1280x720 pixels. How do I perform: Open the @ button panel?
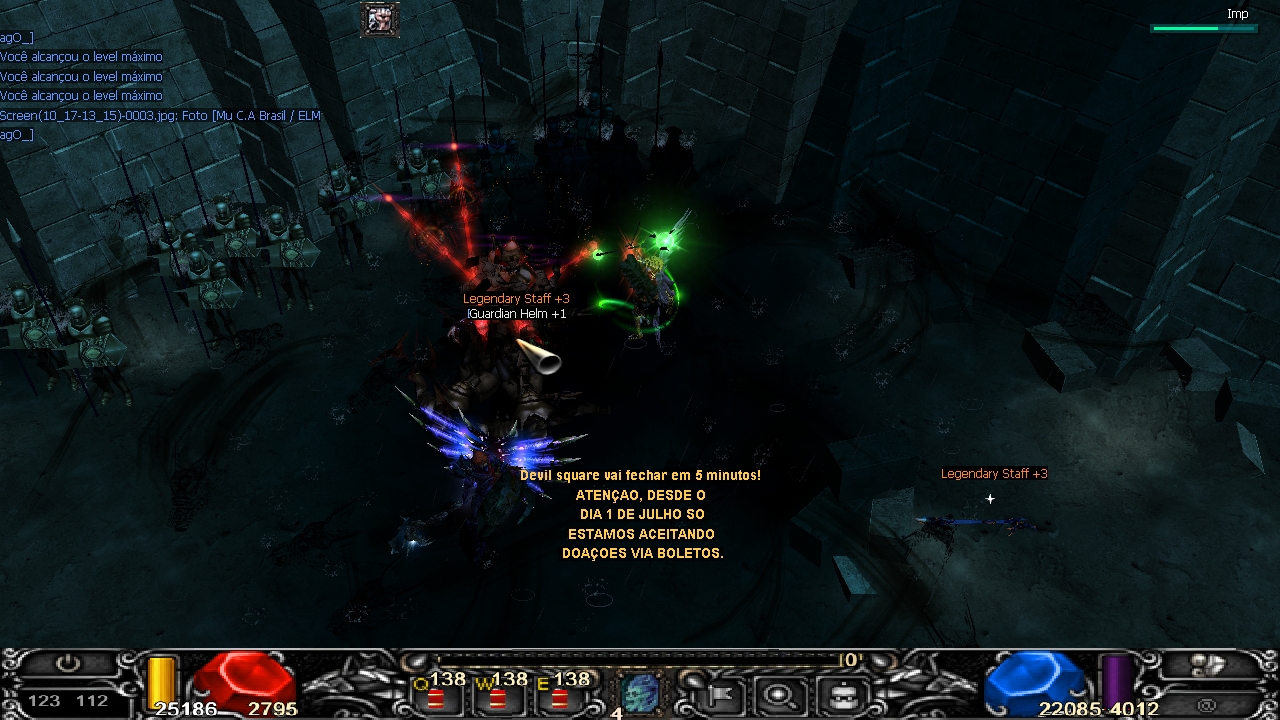[1208, 703]
